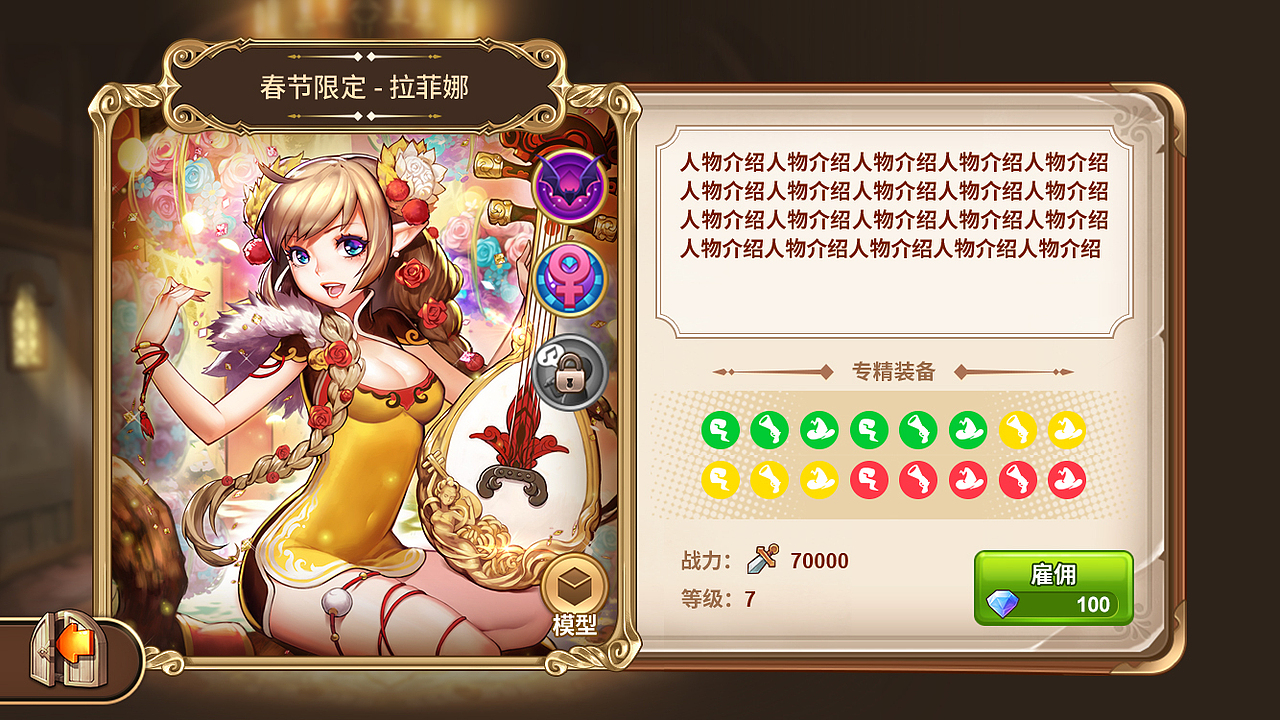Image resolution: width=1280 pixels, height=720 pixels.
Task: Select the purple bat faction icon
Action: tap(566, 183)
